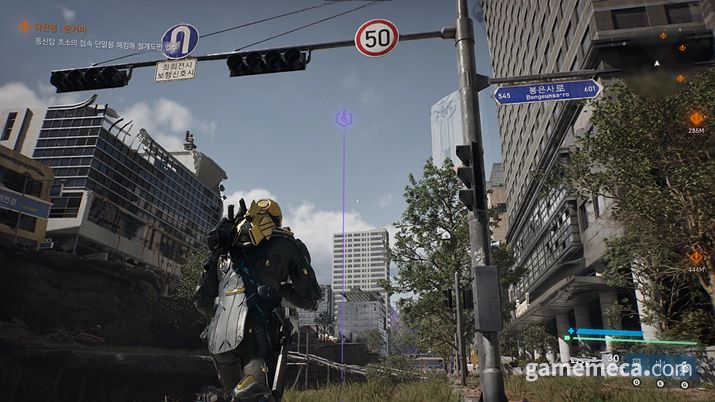Select the orange waypoint marked 286M
This screenshot has height=402, width=715.
[x=695, y=118]
